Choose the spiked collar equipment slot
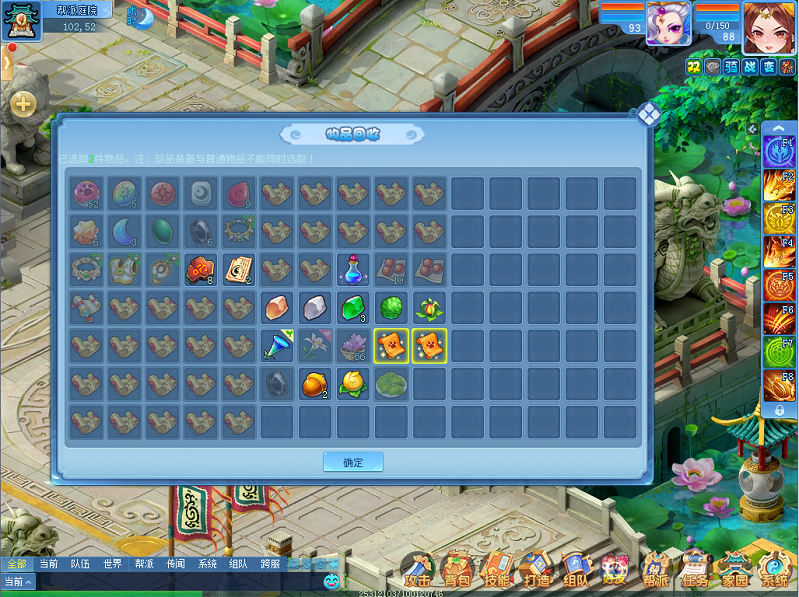 point(239,231)
